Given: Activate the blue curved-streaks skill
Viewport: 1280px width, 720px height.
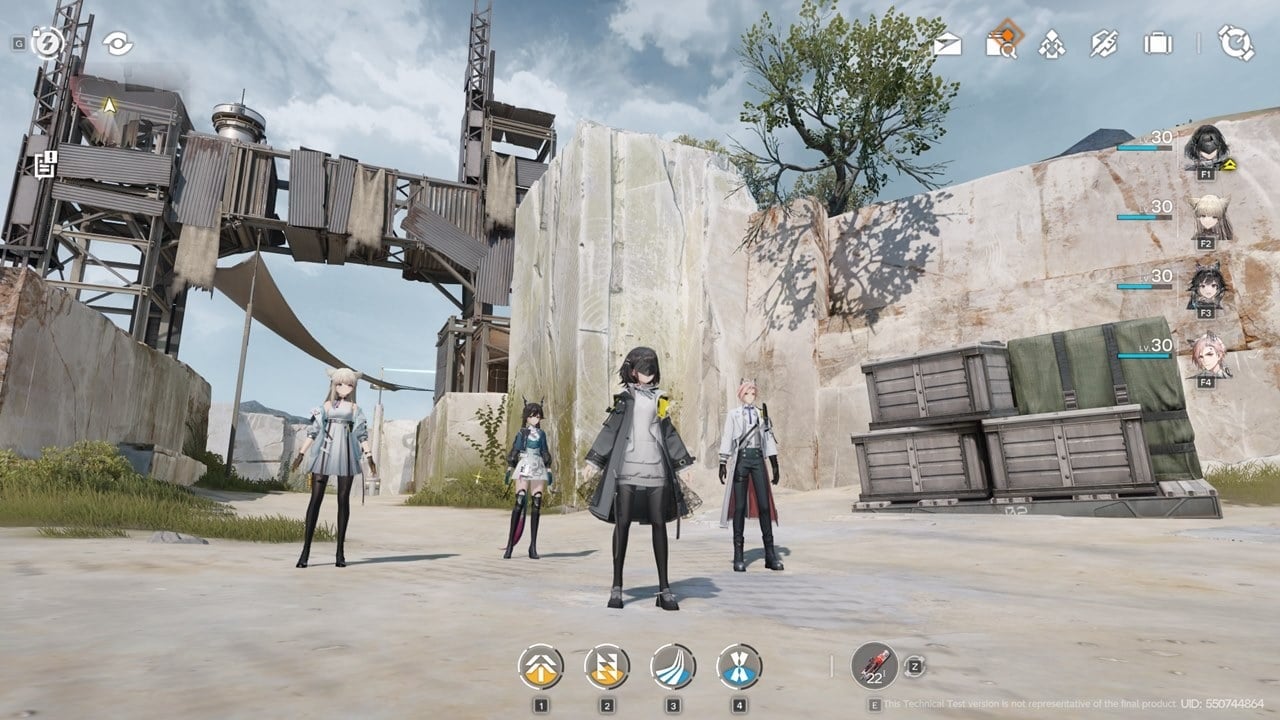Looking at the screenshot, I should click(673, 666).
